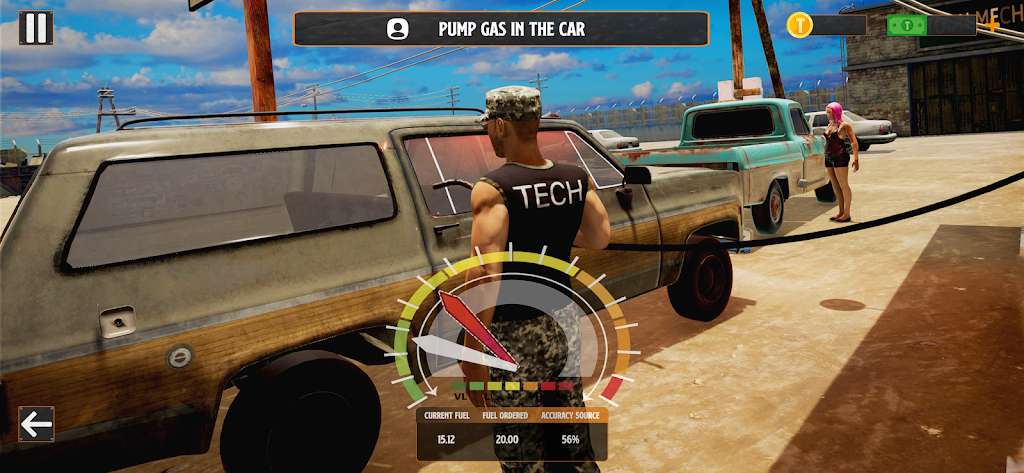Image resolution: width=1024 pixels, height=473 pixels.
Task: Open the gold coin currency counter
Action: pos(826,25)
